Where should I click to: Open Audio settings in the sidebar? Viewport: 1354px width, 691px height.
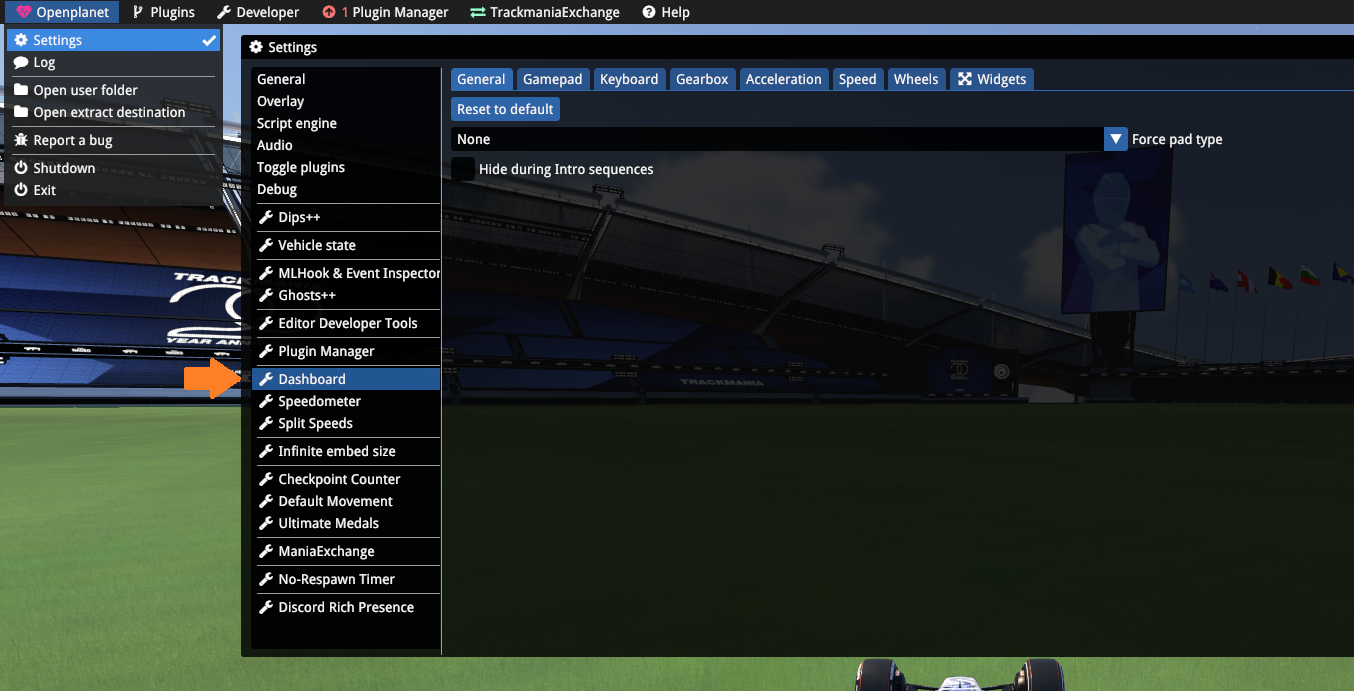coord(275,145)
